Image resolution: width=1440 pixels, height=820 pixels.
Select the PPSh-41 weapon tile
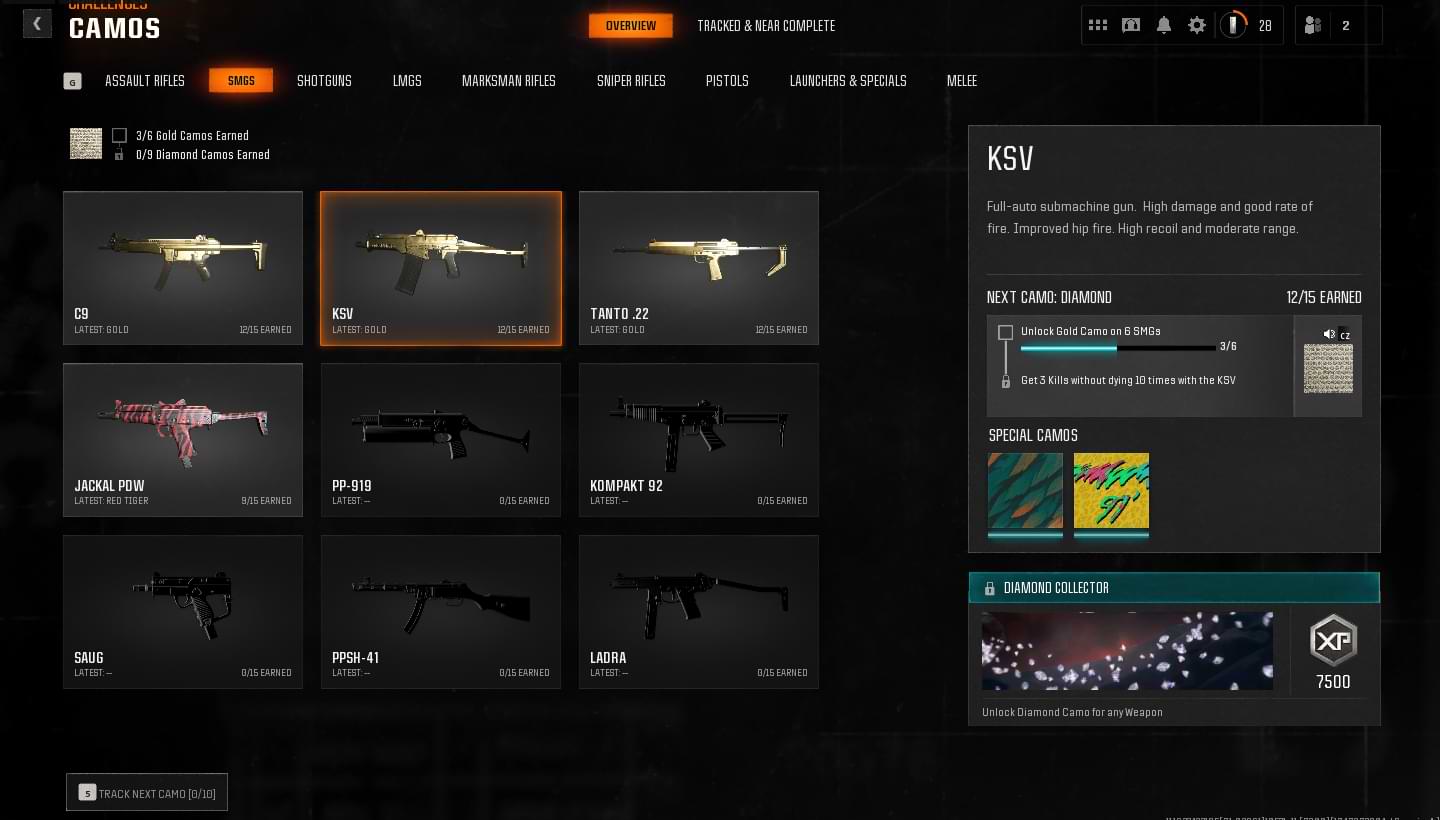(441, 612)
